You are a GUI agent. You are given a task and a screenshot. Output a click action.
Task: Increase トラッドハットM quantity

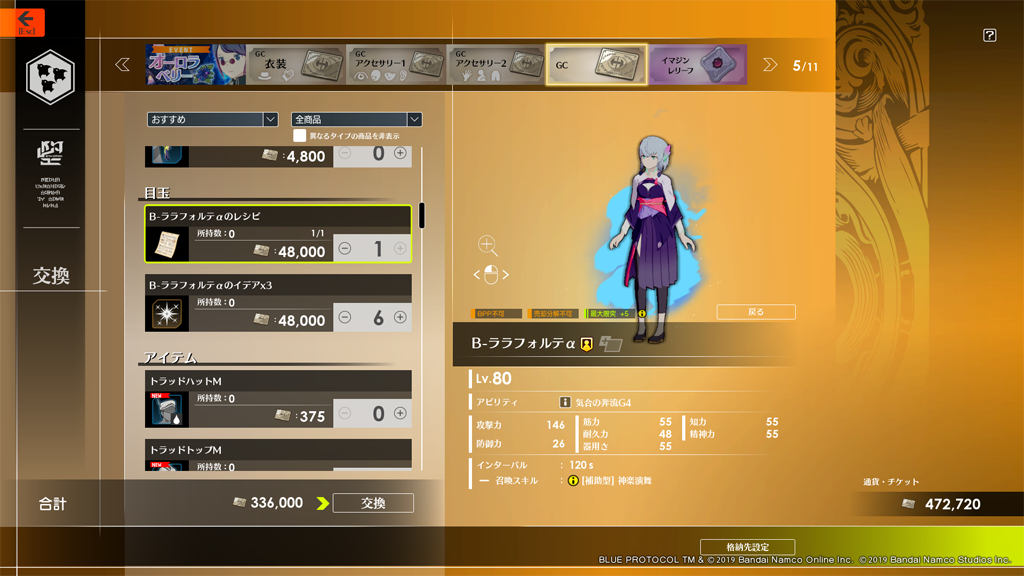(x=400, y=413)
